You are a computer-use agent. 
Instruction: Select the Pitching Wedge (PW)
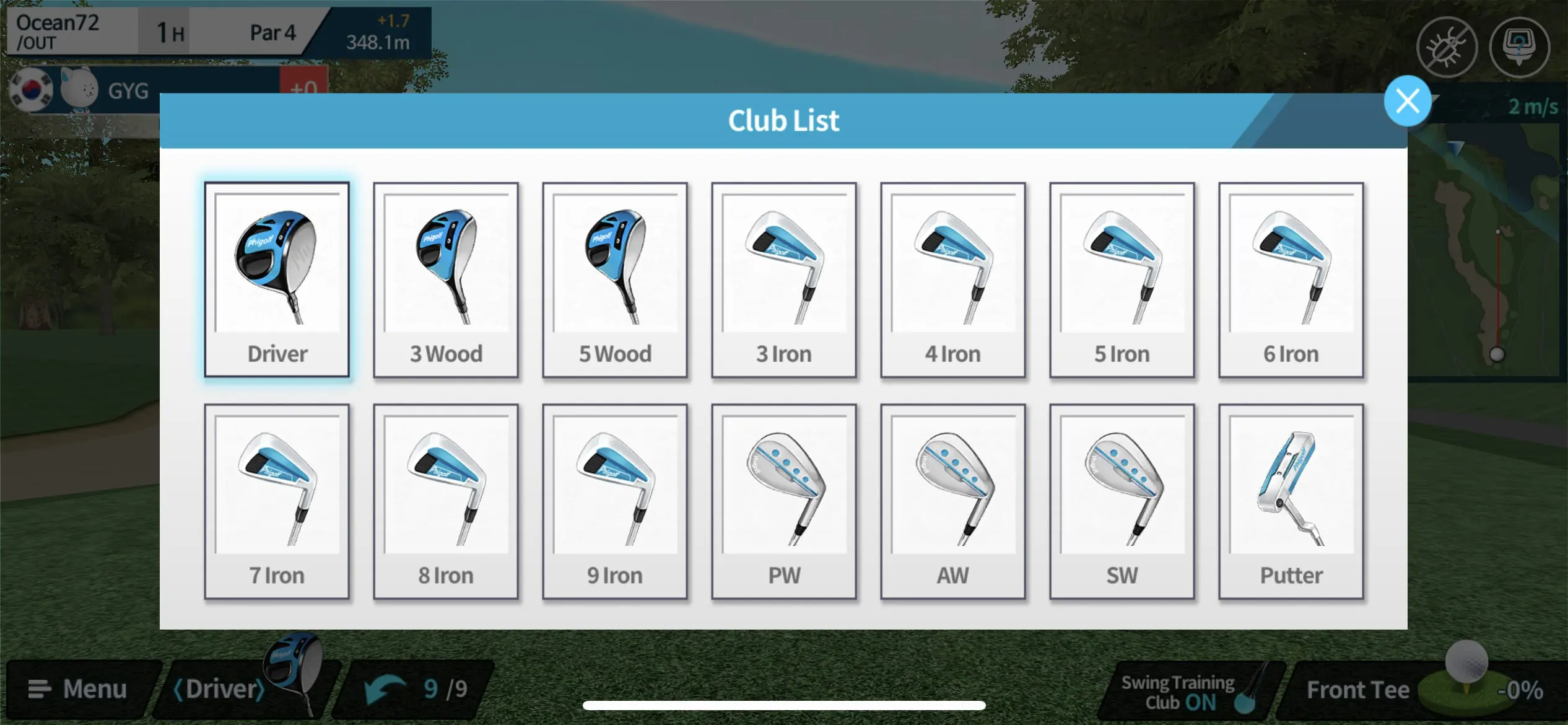tap(784, 502)
